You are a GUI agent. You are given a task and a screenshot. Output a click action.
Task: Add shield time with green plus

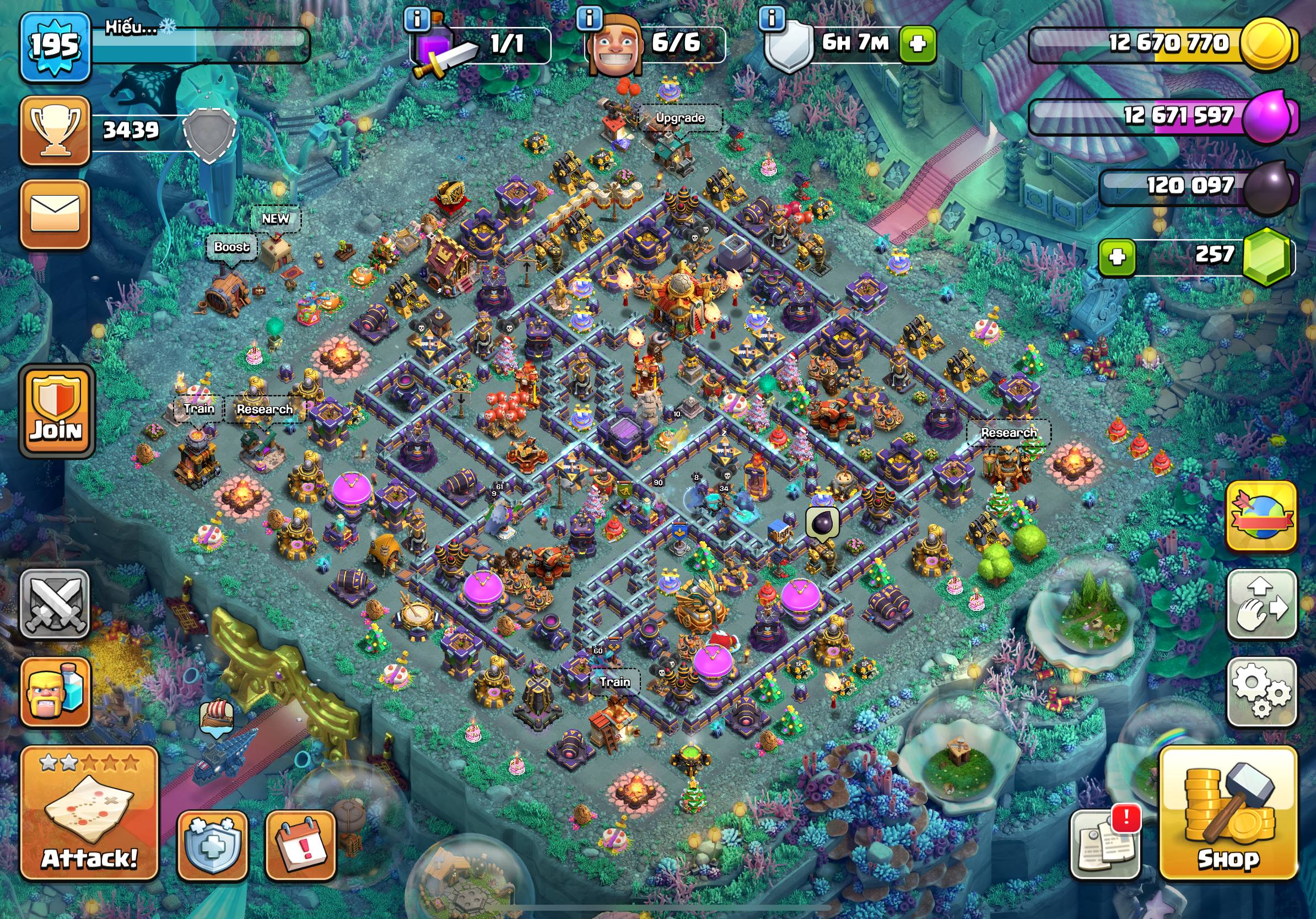(918, 44)
